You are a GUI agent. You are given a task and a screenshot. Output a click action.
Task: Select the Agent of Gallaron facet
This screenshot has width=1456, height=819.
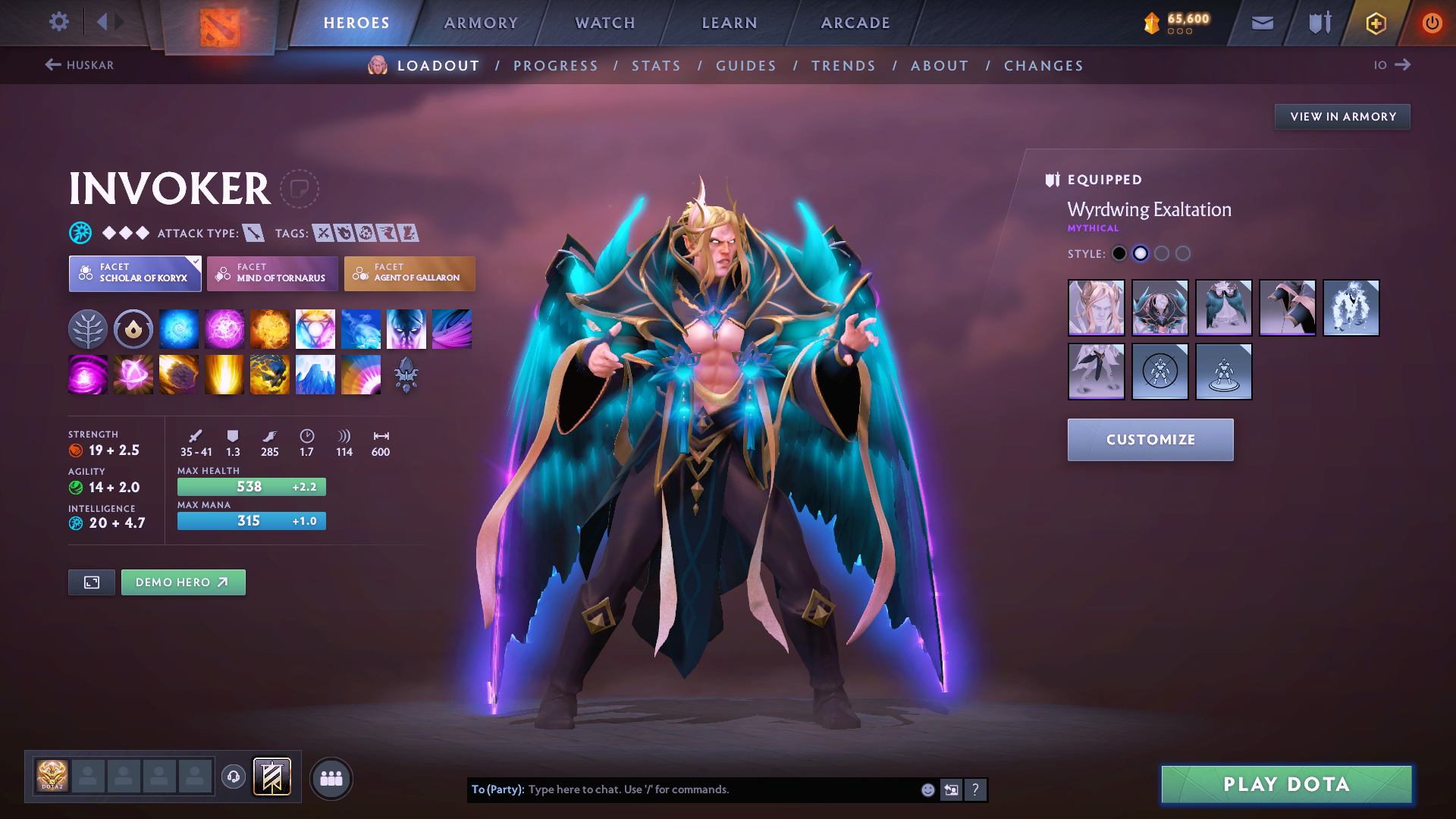click(x=409, y=274)
